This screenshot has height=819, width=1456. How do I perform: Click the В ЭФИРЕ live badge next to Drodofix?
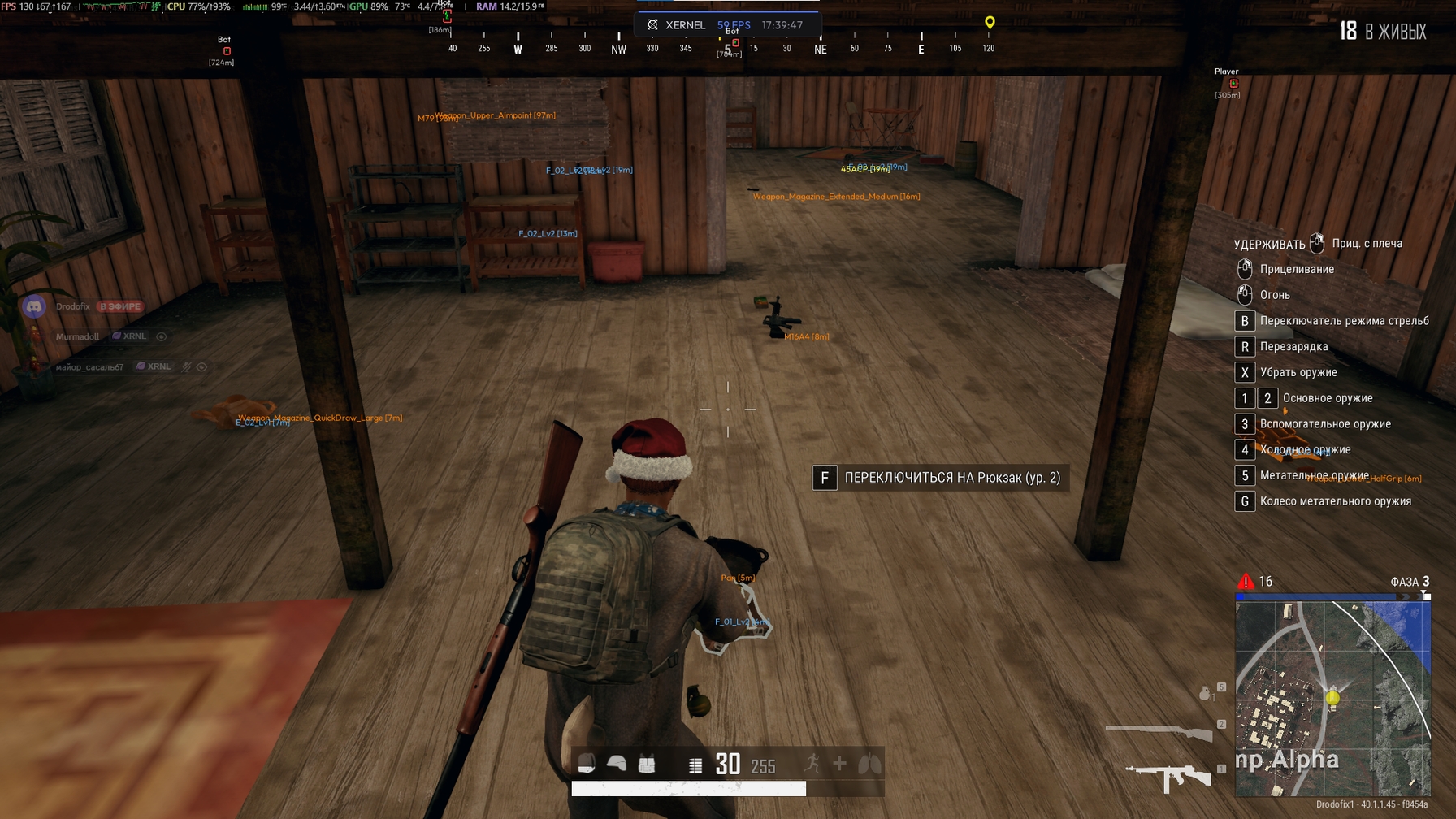119,306
